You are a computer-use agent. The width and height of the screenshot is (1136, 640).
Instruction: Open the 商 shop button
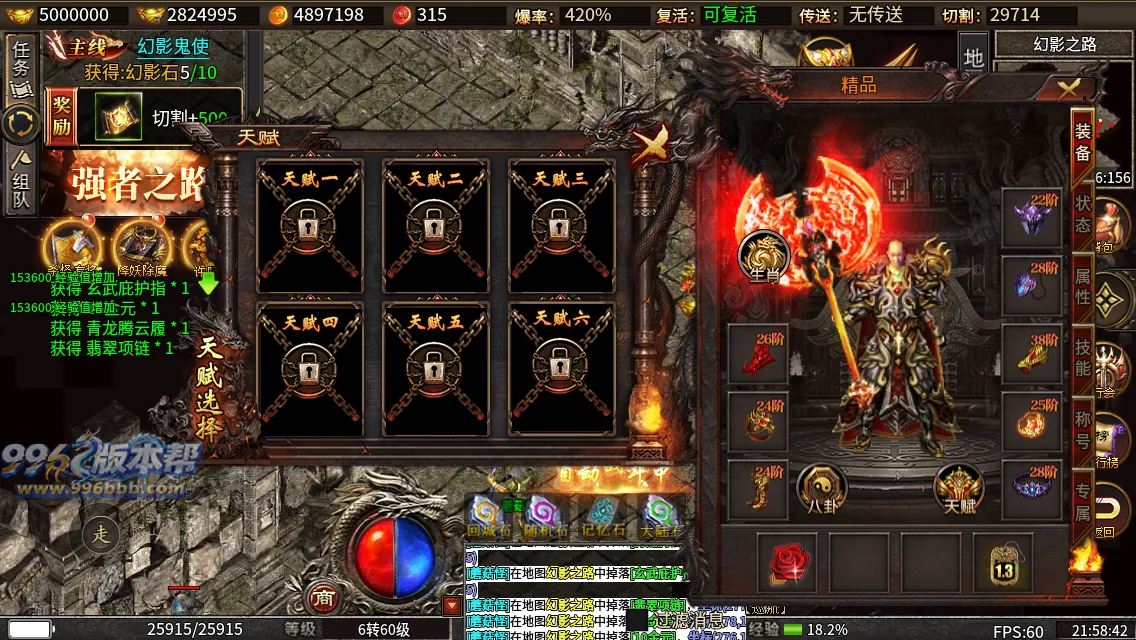(322, 597)
